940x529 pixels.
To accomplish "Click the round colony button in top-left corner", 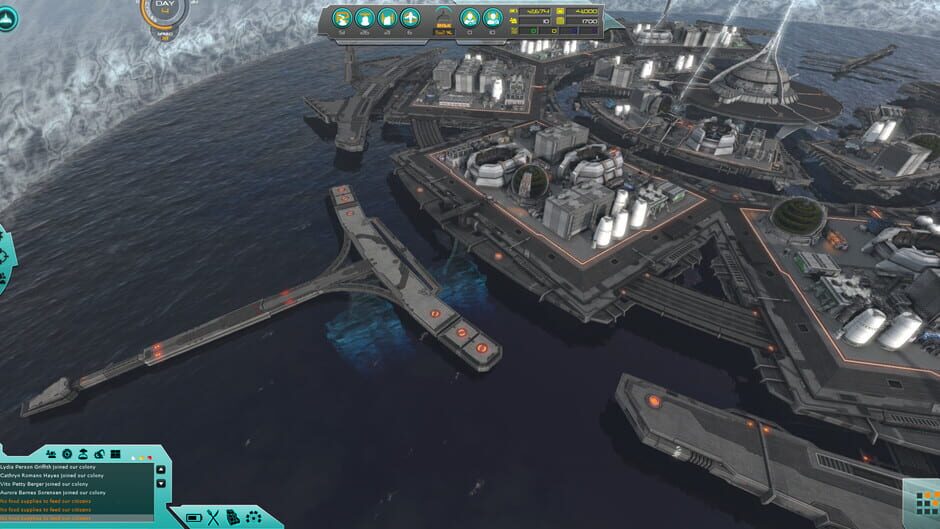I will (x=7, y=18).
